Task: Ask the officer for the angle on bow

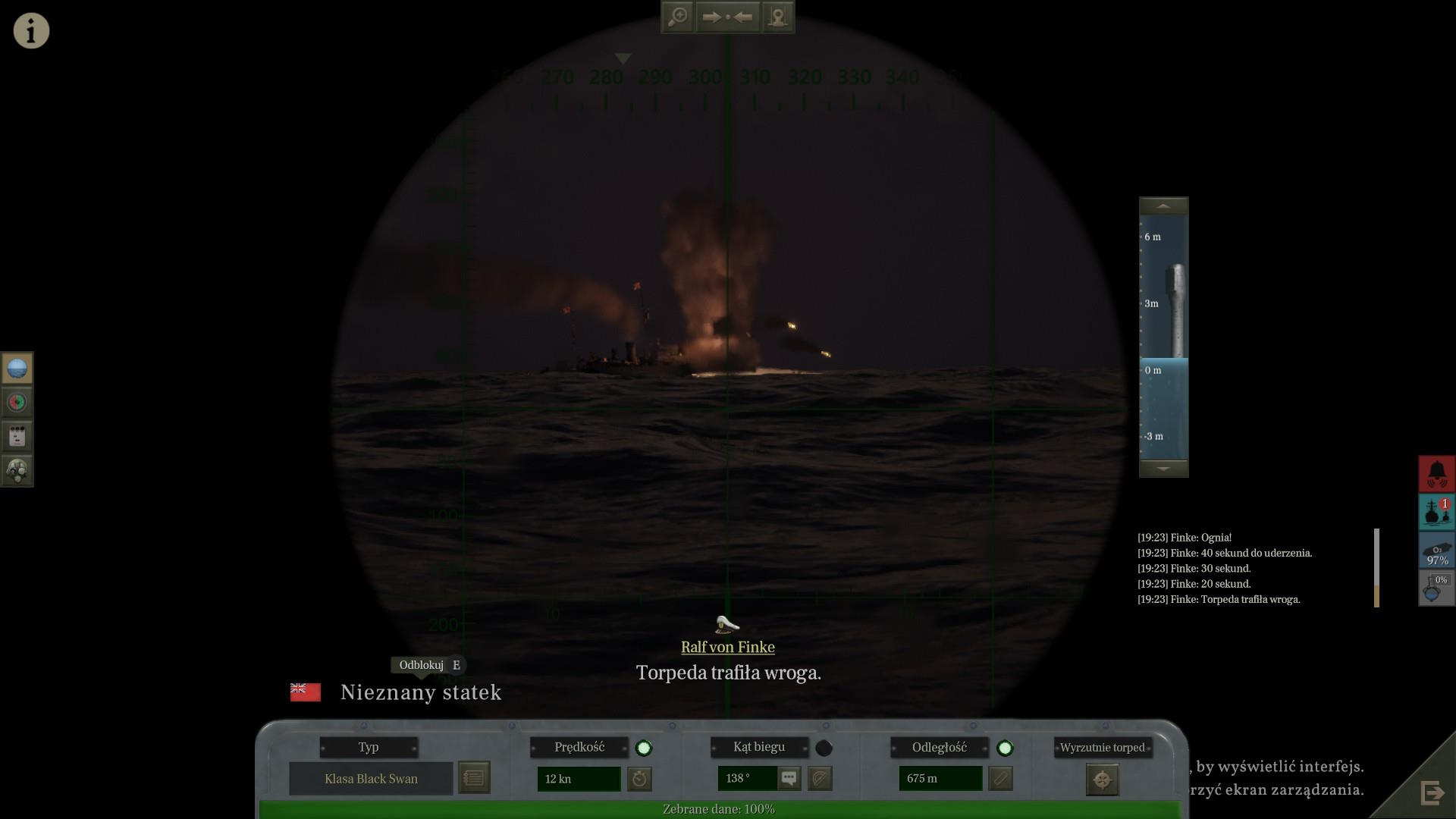Action: (x=789, y=778)
